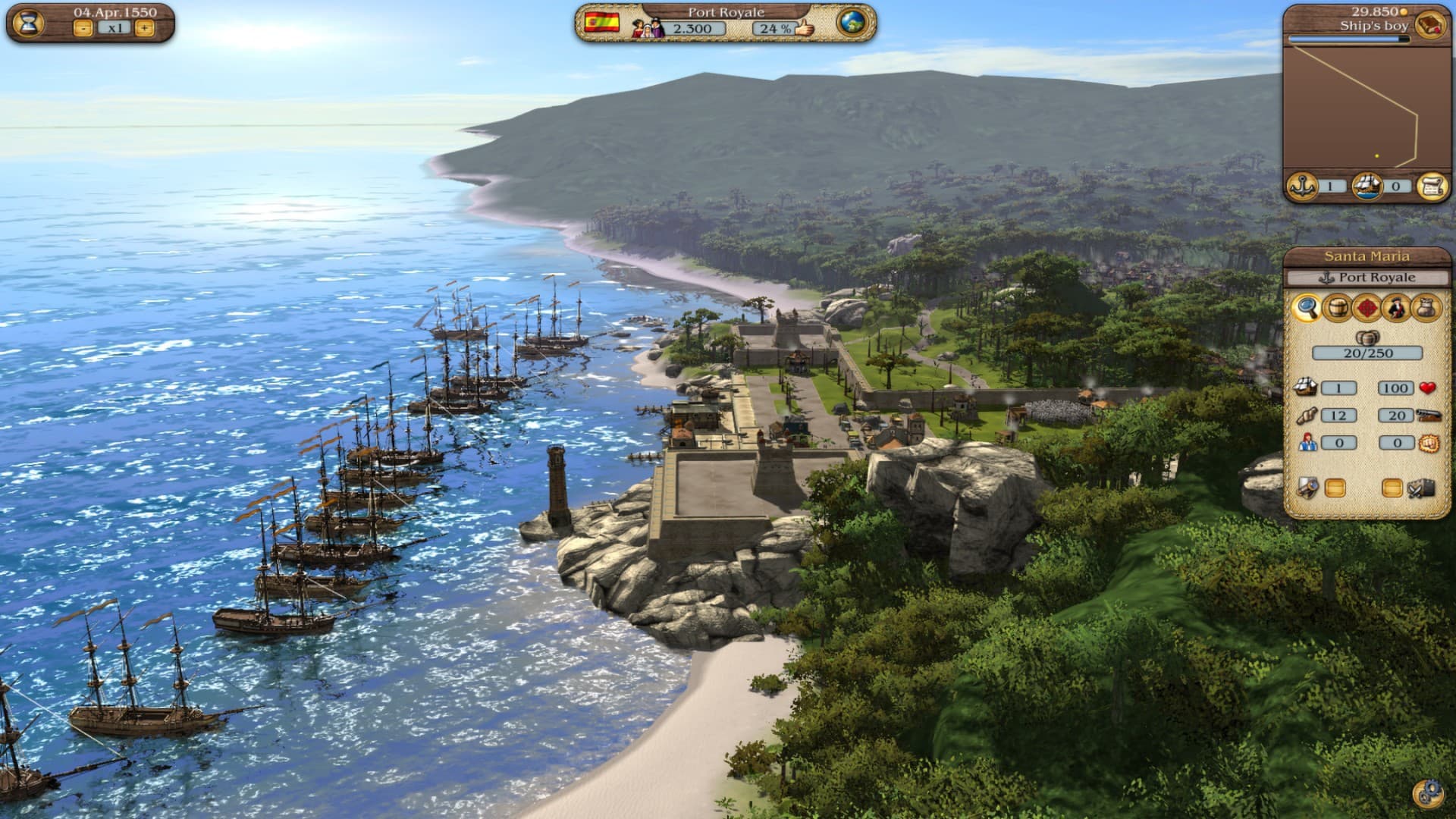Decrease game speed with the minus button

(83, 28)
